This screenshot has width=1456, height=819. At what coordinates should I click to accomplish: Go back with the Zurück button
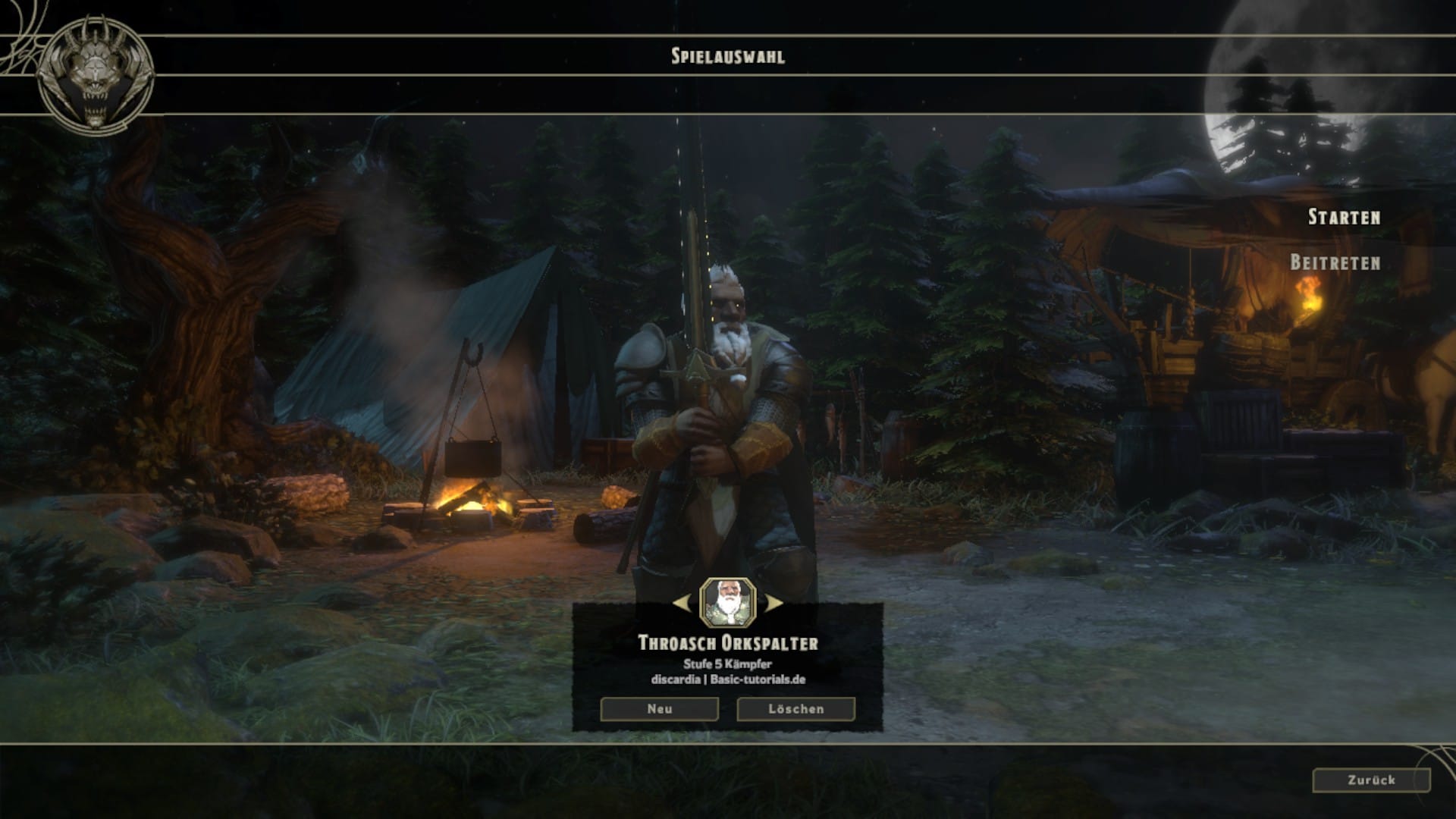1371,780
